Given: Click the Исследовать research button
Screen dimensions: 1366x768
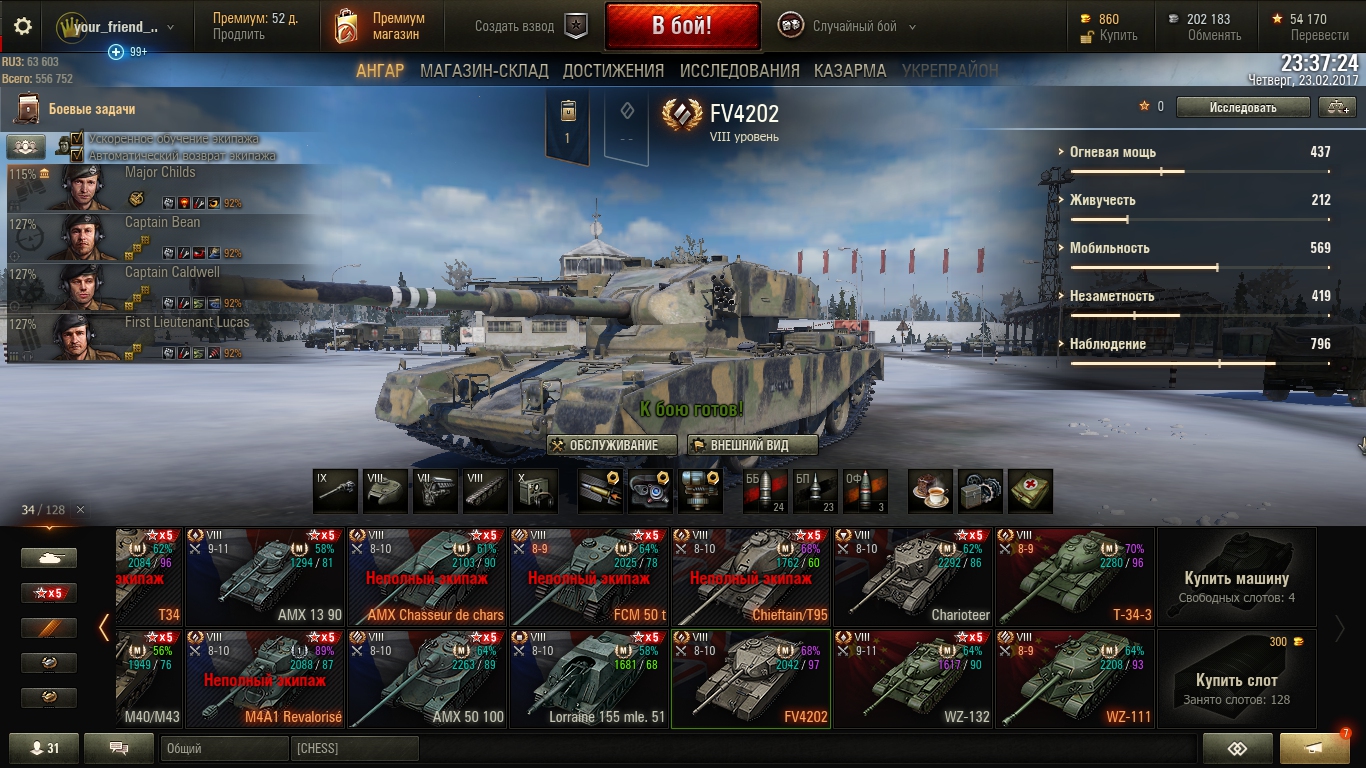Looking at the screenshot, I should pos(1242,107).
